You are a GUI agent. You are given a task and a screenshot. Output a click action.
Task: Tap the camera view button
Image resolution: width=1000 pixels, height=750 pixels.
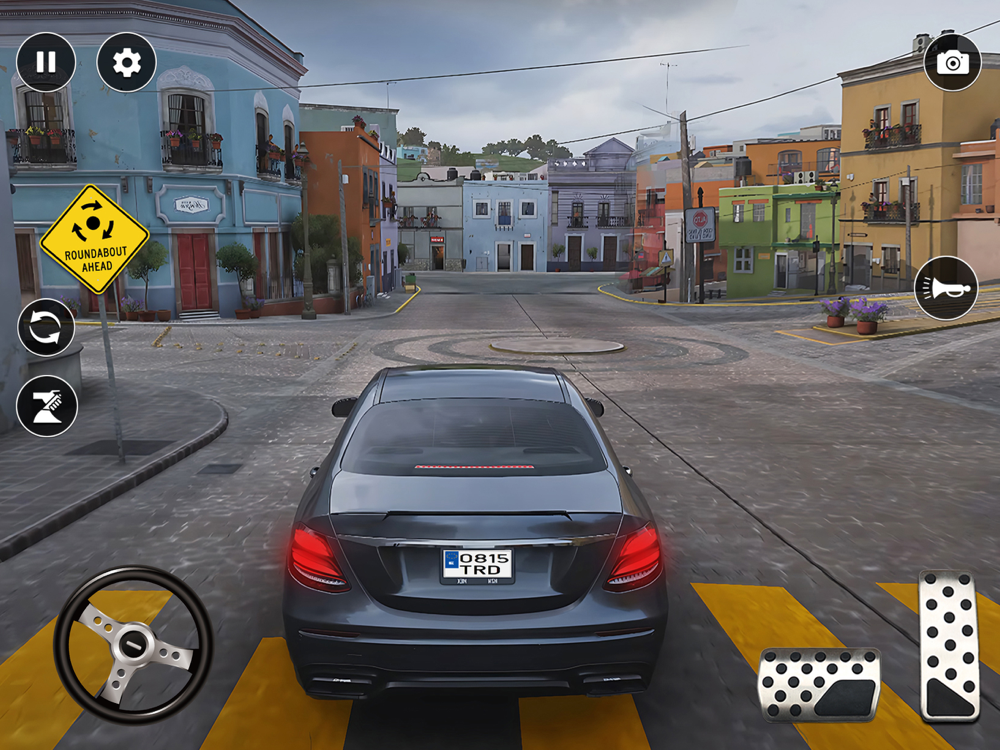(x=952, y=62)
